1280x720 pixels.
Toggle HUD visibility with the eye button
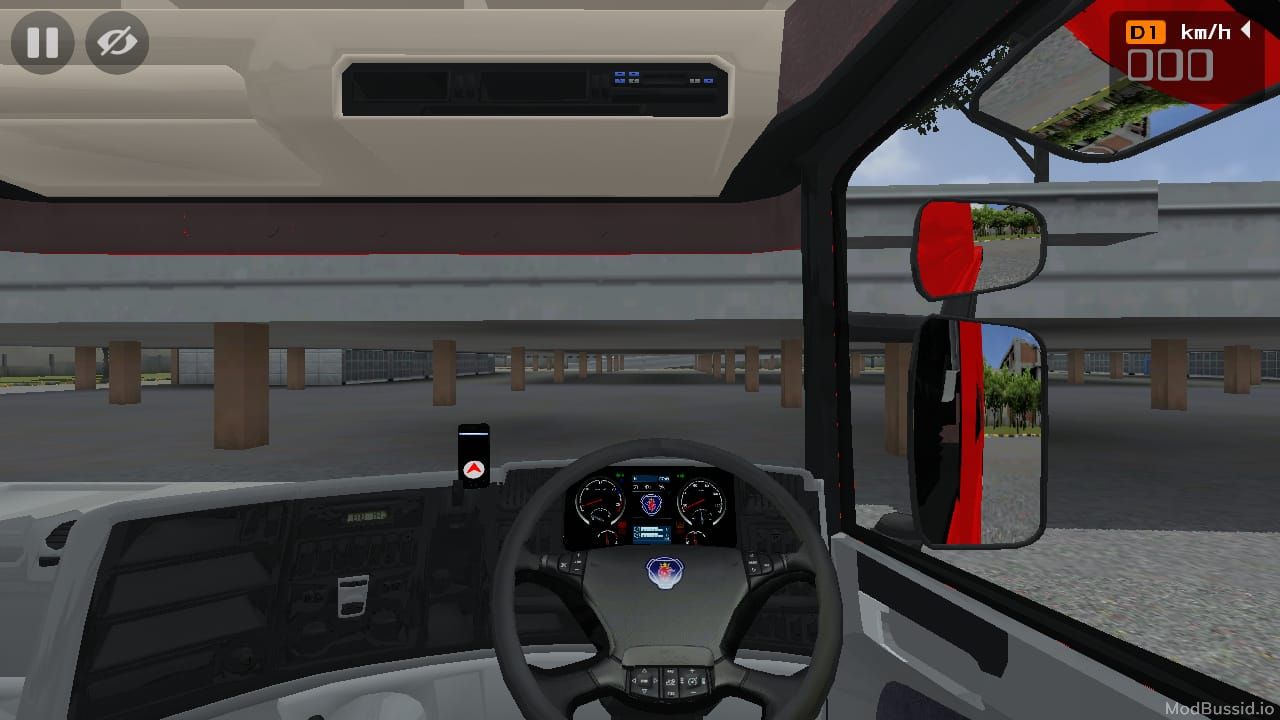click(x=117, y=42)
